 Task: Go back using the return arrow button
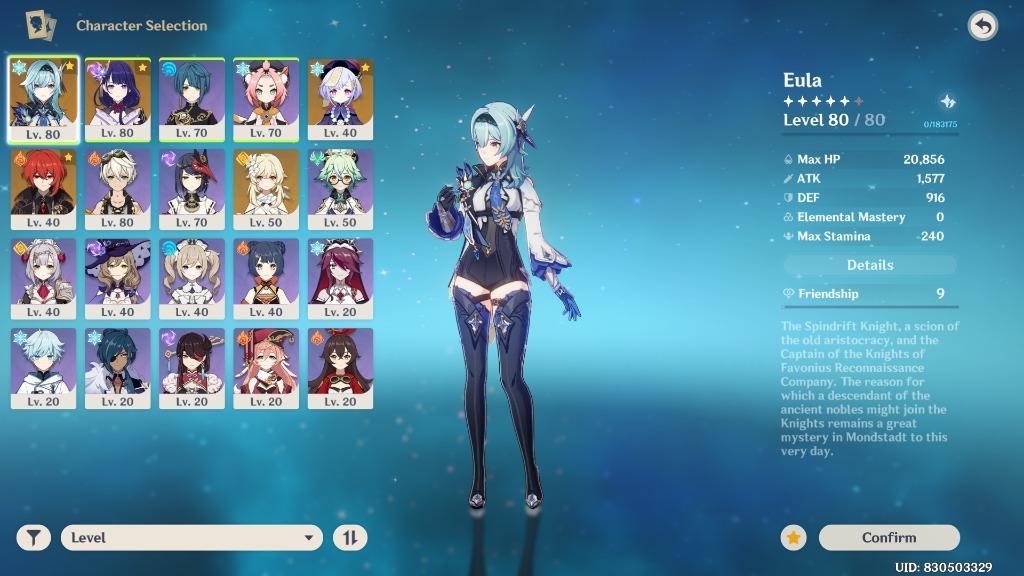point(983,26)
